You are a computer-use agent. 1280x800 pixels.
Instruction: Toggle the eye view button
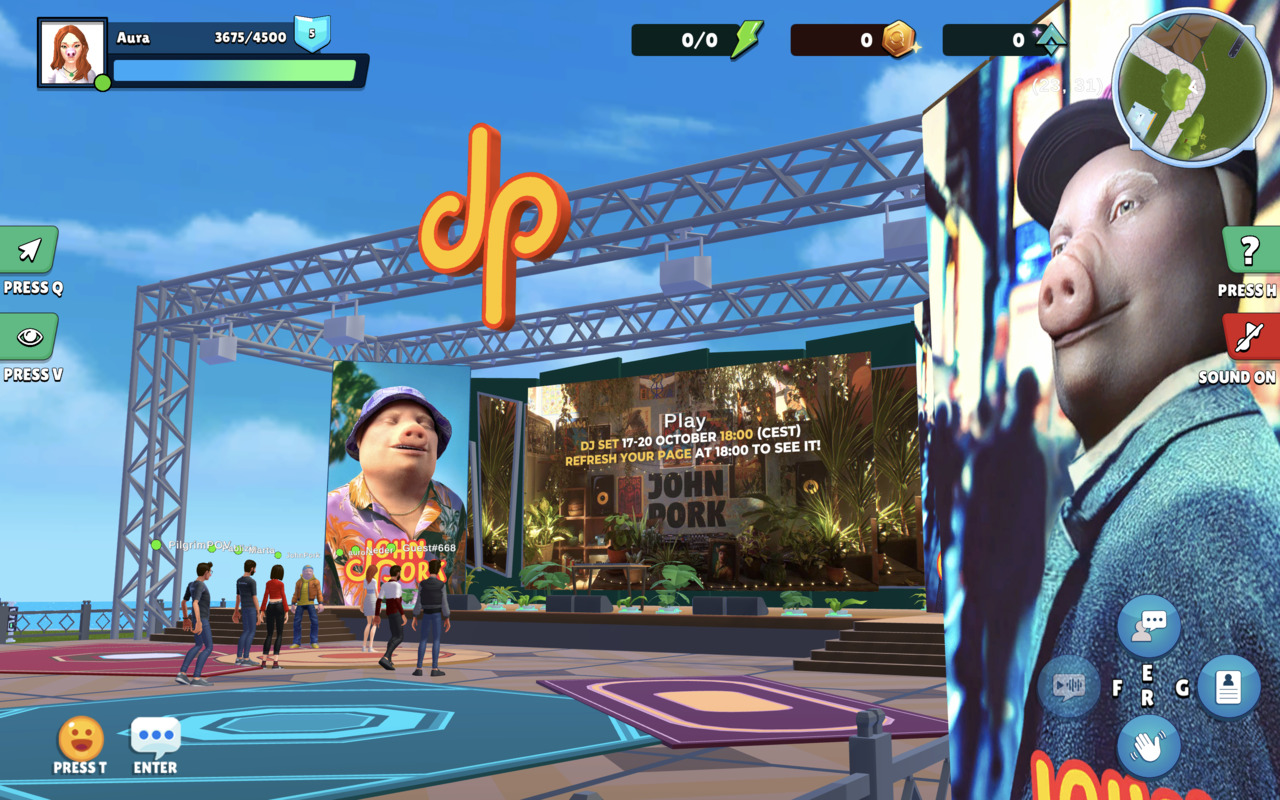[30, 337]
